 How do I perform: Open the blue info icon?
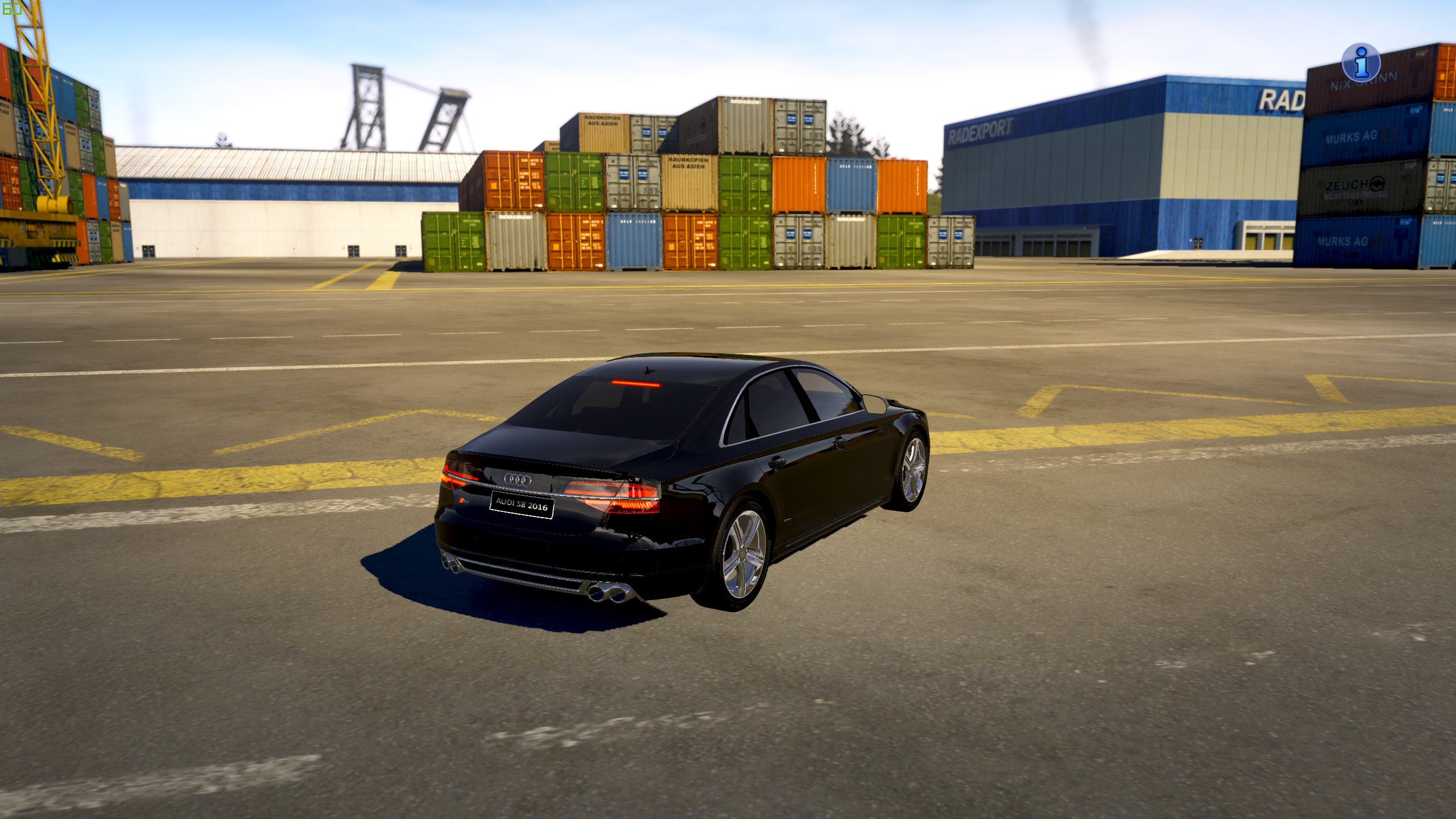coord(1360,63)
